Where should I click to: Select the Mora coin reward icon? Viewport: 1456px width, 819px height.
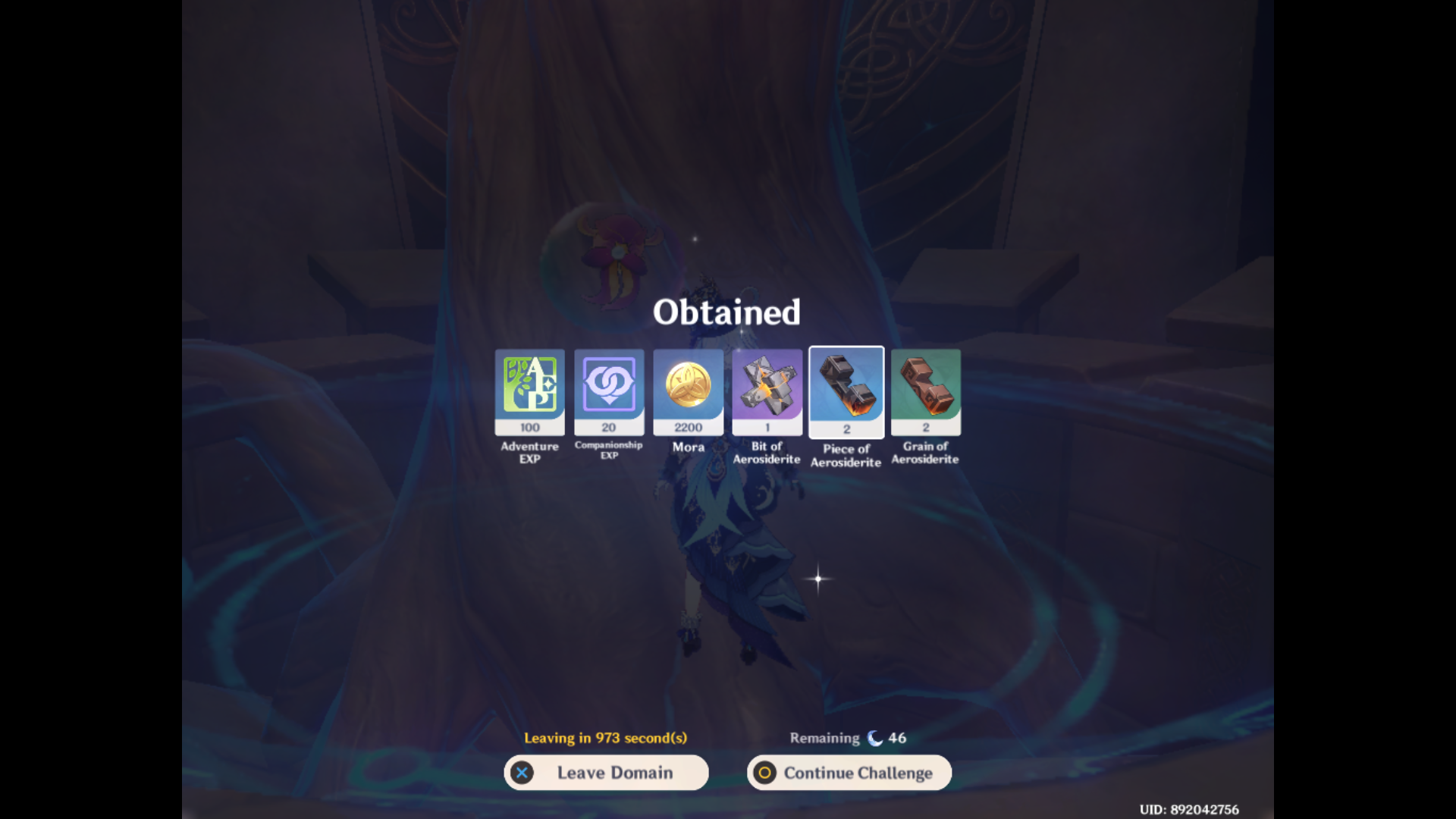pyautogui.click(x=689, y=391)
